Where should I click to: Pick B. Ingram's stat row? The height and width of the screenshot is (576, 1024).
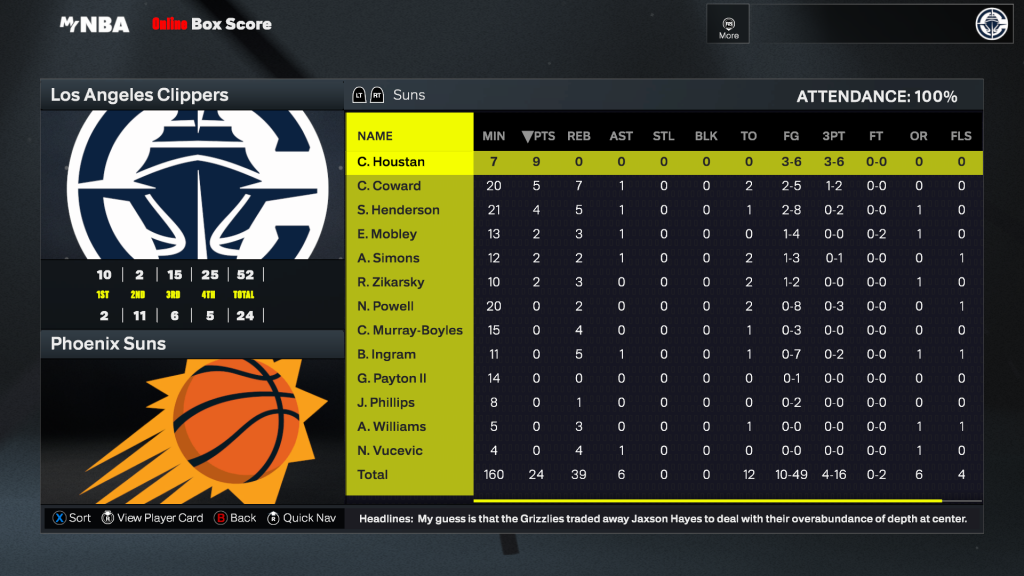tap(385, 354)
